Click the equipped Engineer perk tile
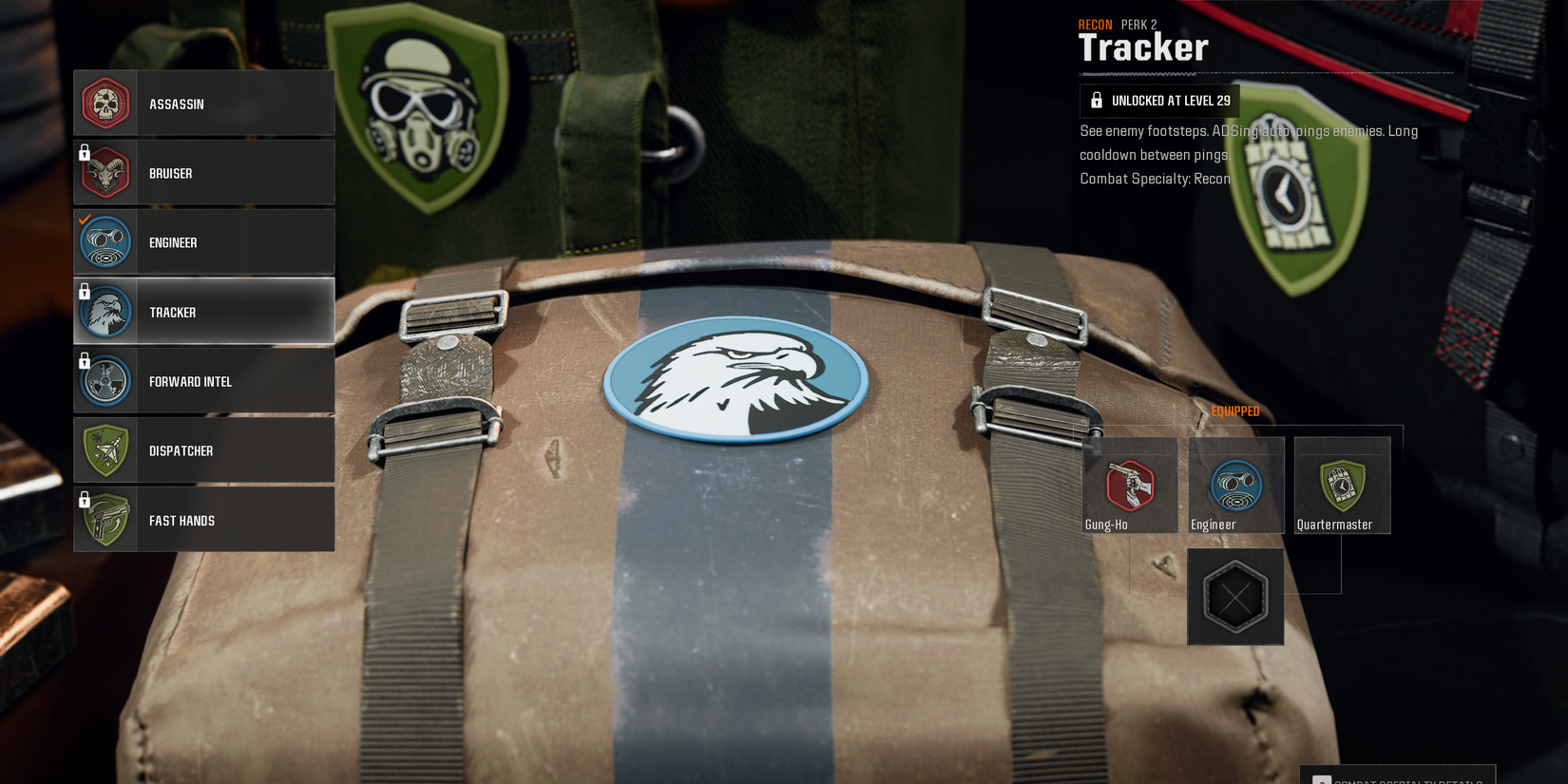 (x=1235, y=485)
